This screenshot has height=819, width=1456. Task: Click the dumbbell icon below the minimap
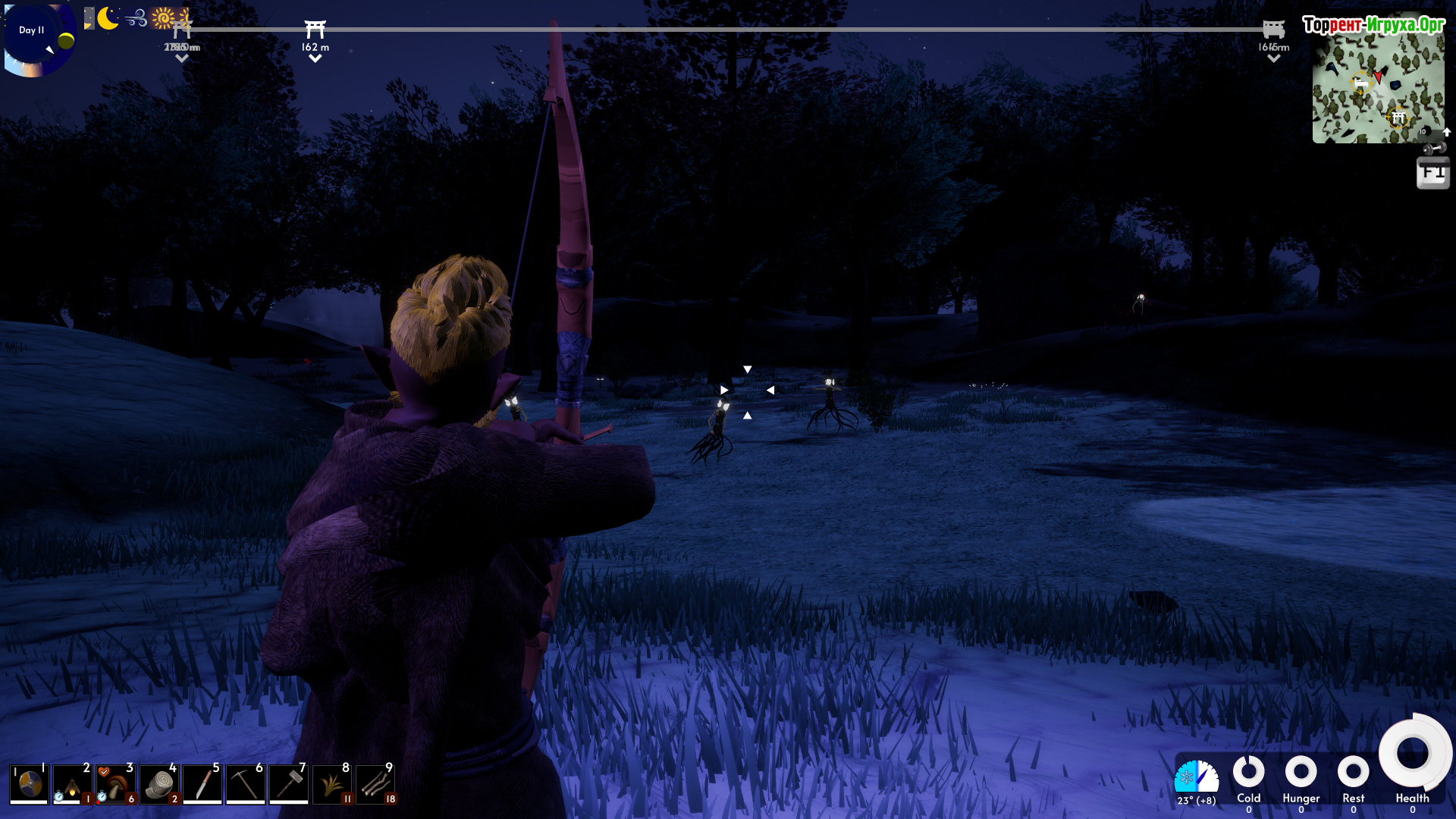point(1433,149)
